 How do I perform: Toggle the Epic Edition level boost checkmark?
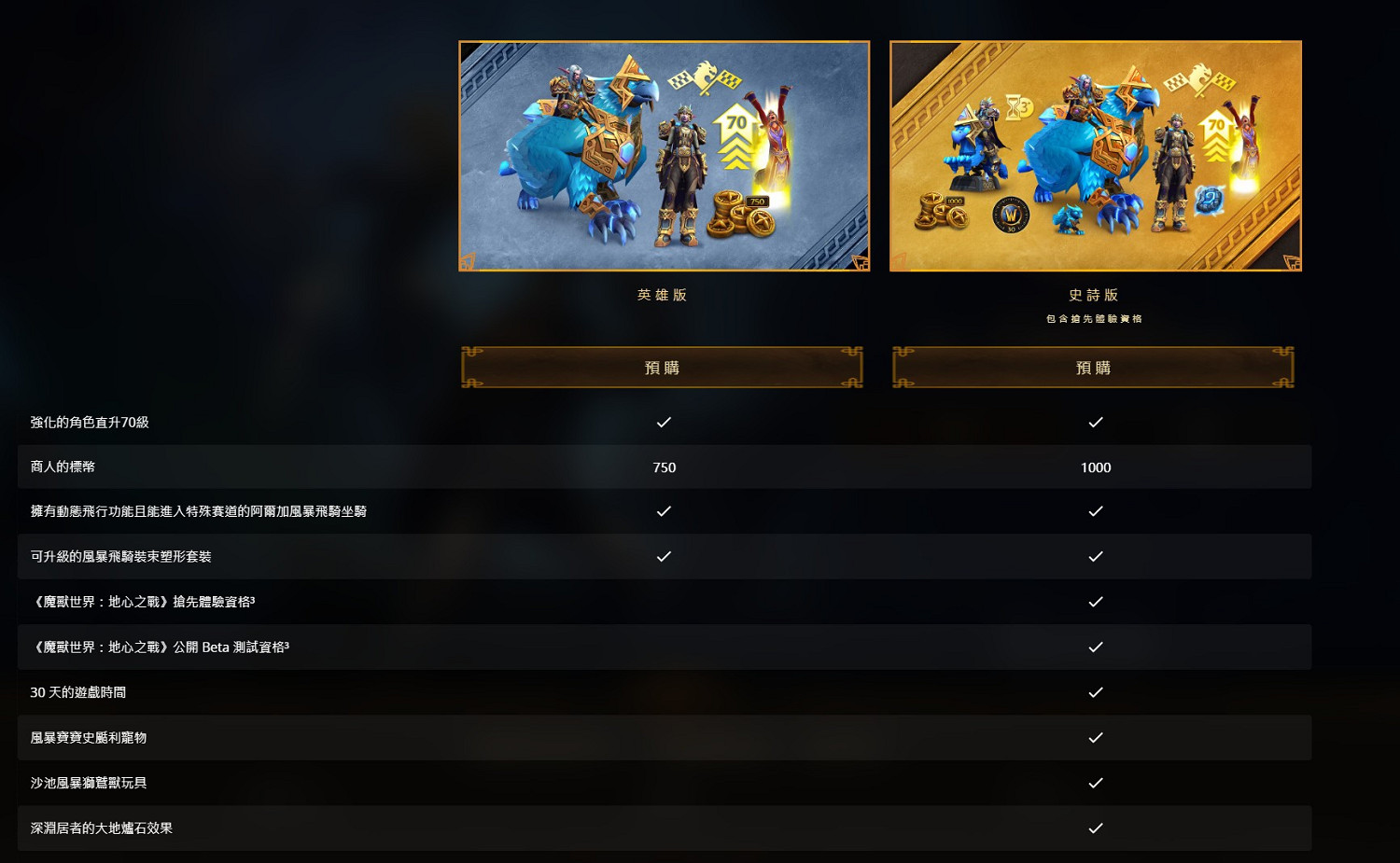tap(1096, 422)
